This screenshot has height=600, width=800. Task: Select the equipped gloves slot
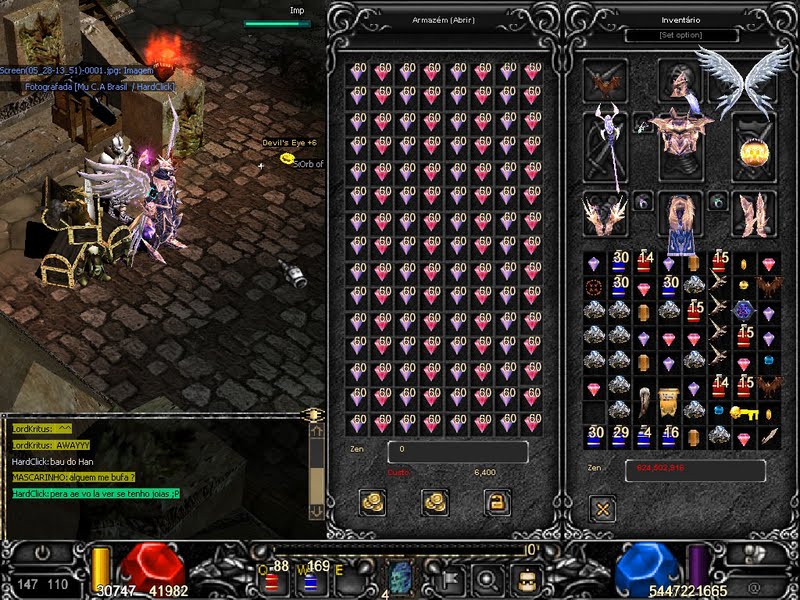click(x=606, y=214)
